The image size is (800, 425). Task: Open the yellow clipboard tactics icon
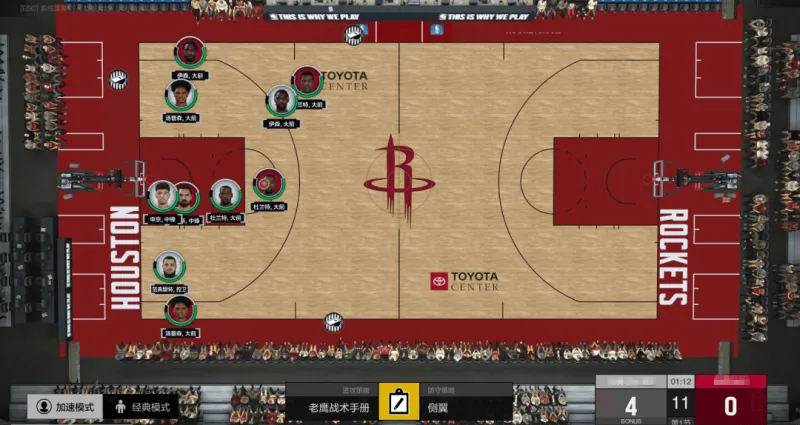point(399,402)
